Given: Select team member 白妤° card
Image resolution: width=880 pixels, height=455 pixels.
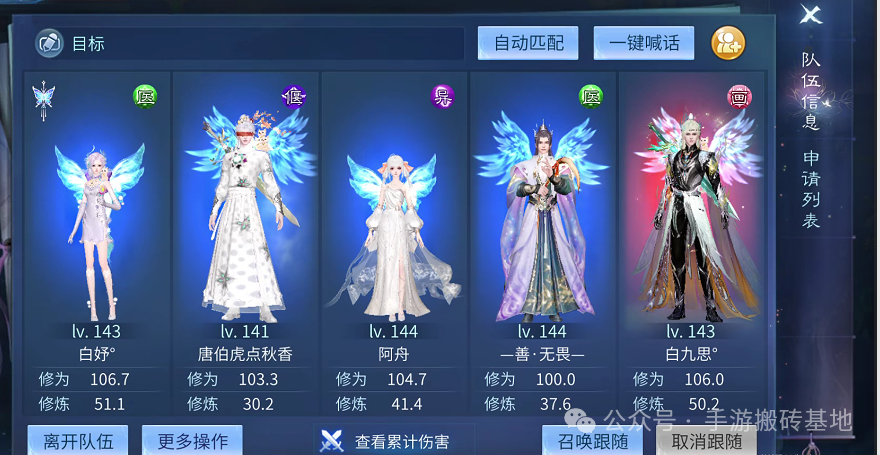Looking at the screenshot, I should pyautogui.click(x=97, y=220).
